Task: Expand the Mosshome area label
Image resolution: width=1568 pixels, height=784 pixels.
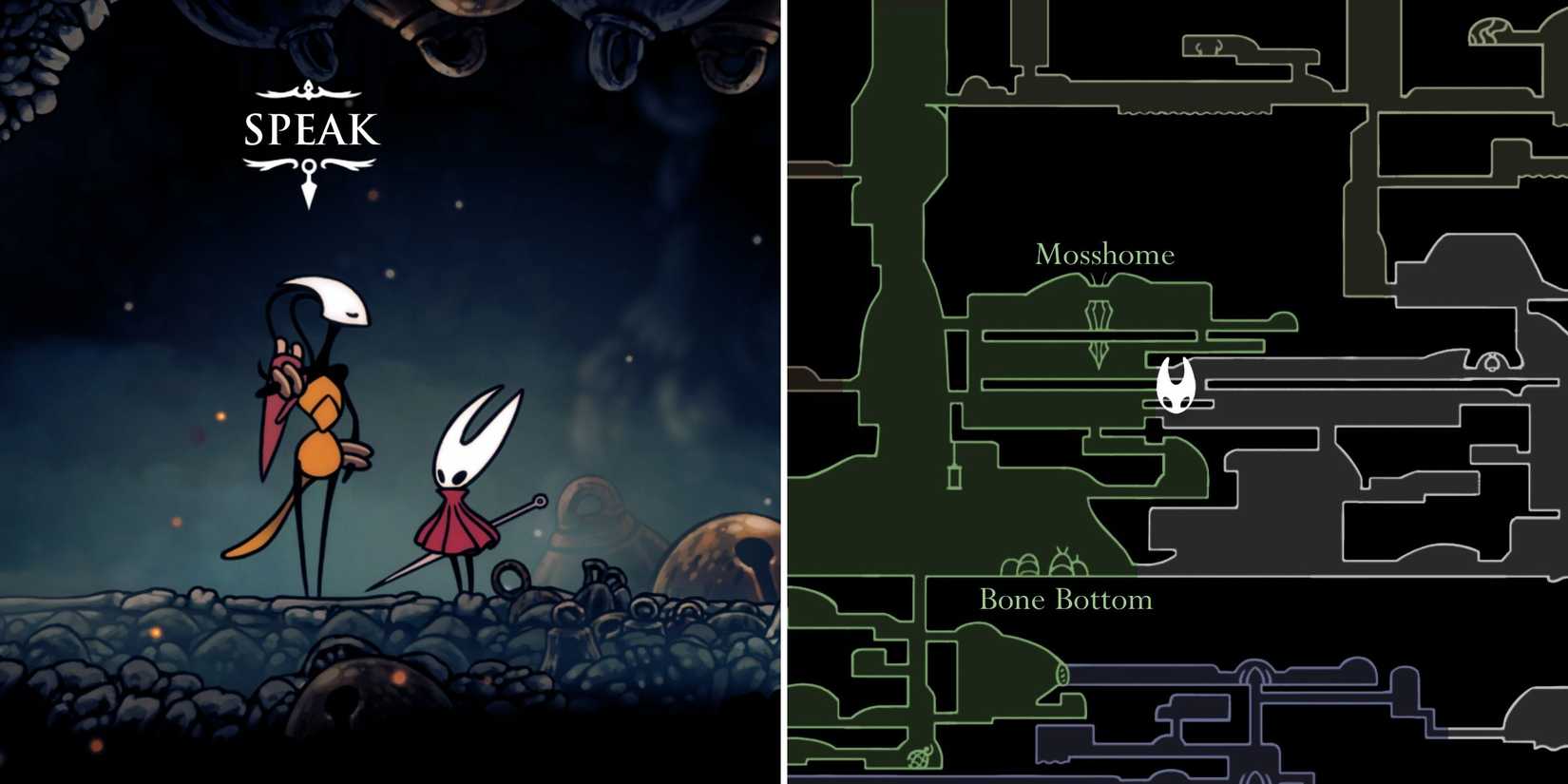Action: (x=1104, y=255)
